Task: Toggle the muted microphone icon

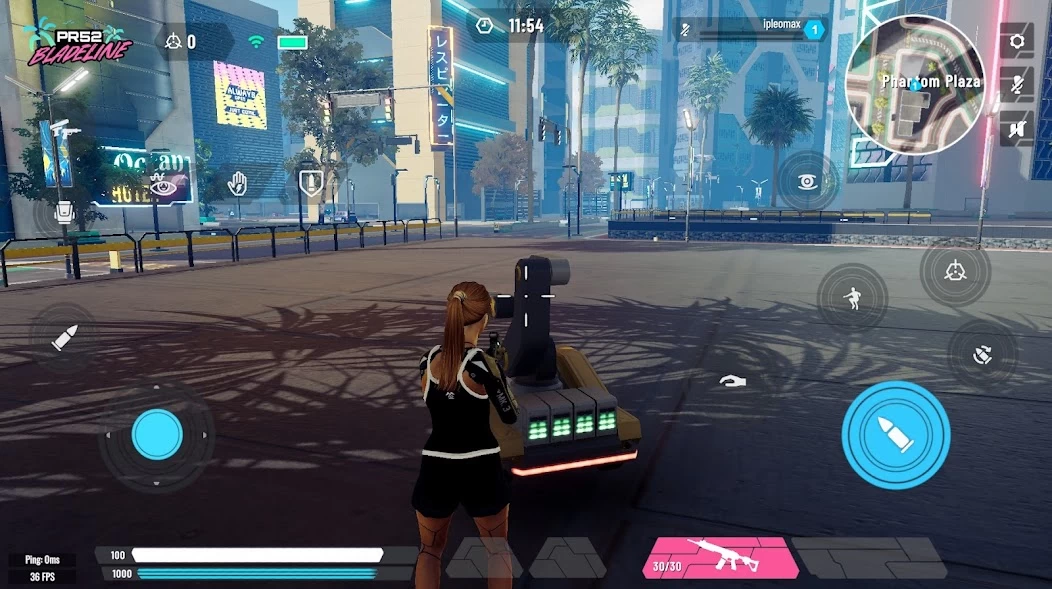Action: (1017, 84)
